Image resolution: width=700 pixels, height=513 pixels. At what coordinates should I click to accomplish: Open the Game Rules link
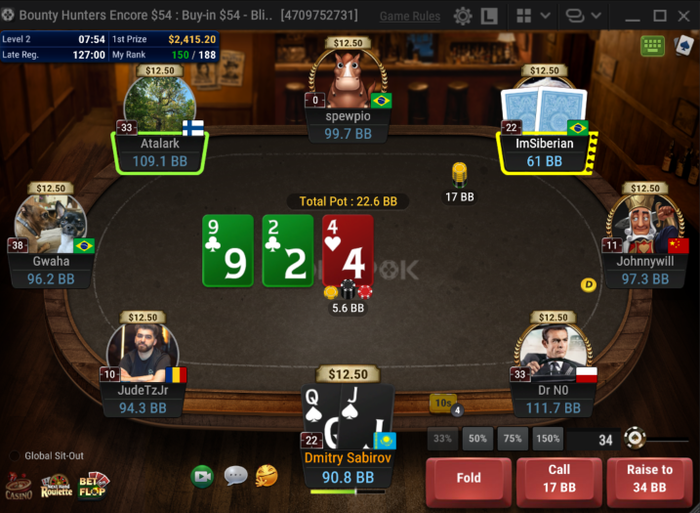tap(410, 16)
